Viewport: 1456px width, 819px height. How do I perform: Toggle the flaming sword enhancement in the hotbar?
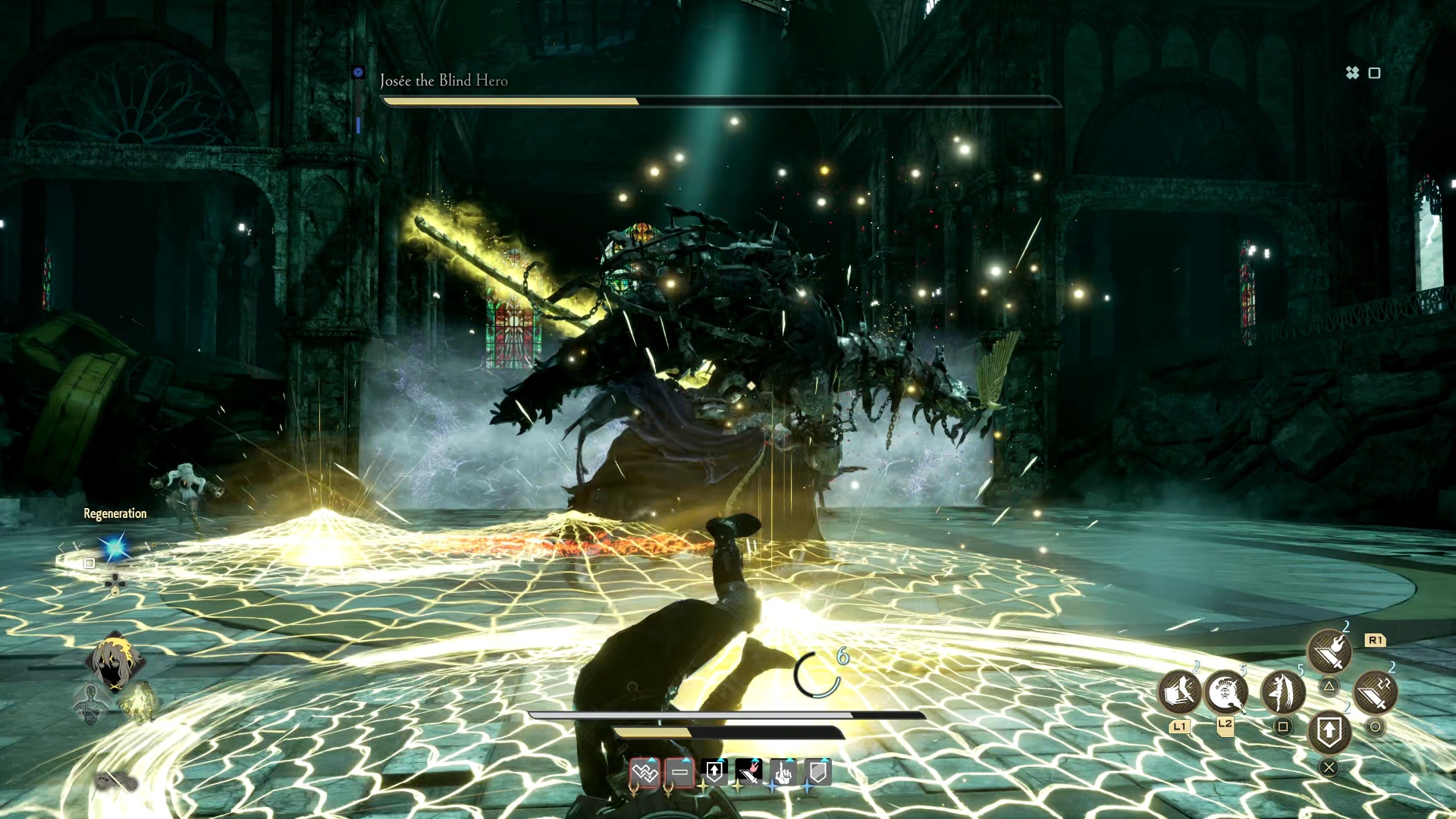[x=749, y=771]
